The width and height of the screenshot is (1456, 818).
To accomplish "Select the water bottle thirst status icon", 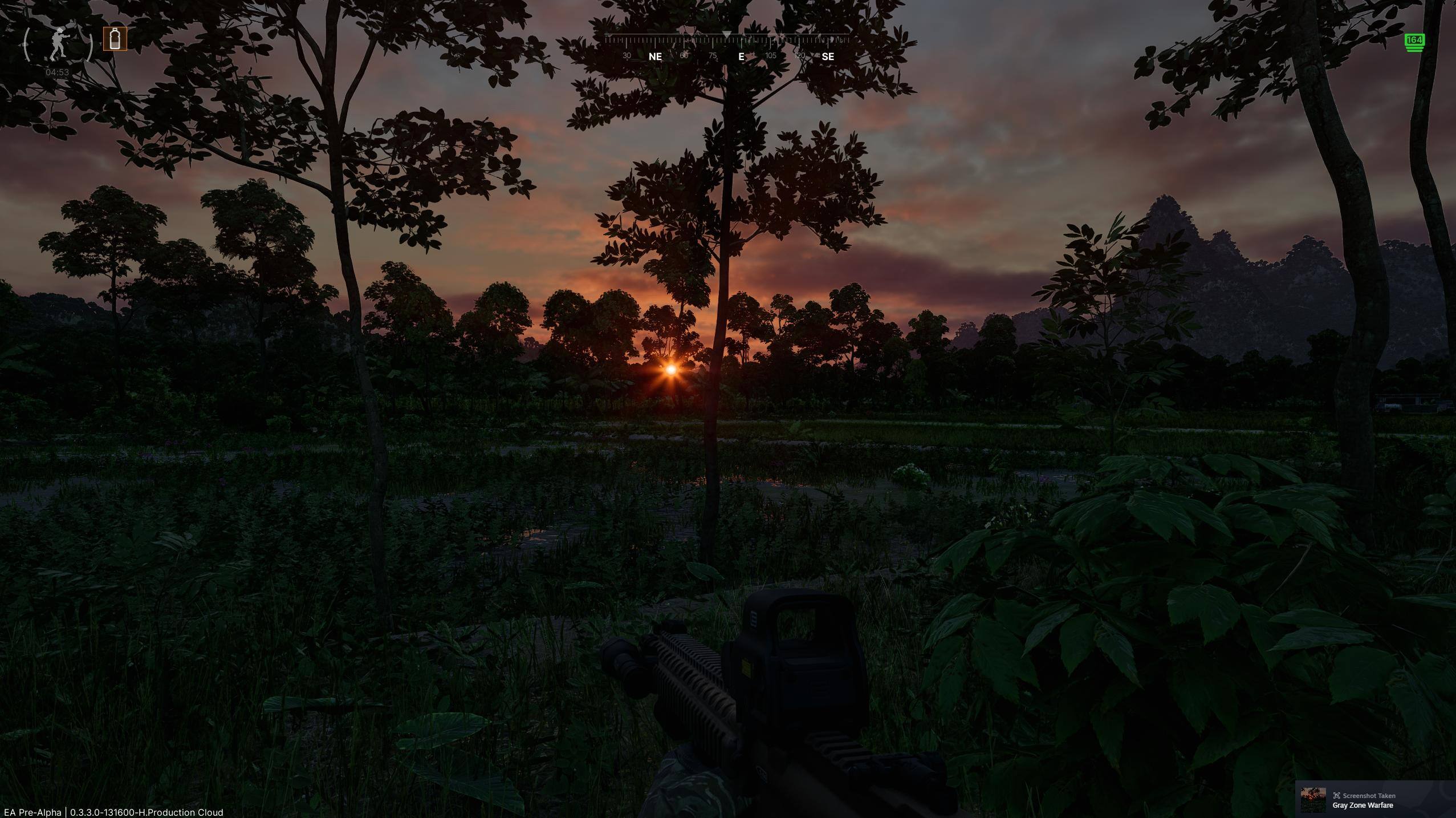I will 115,39.
